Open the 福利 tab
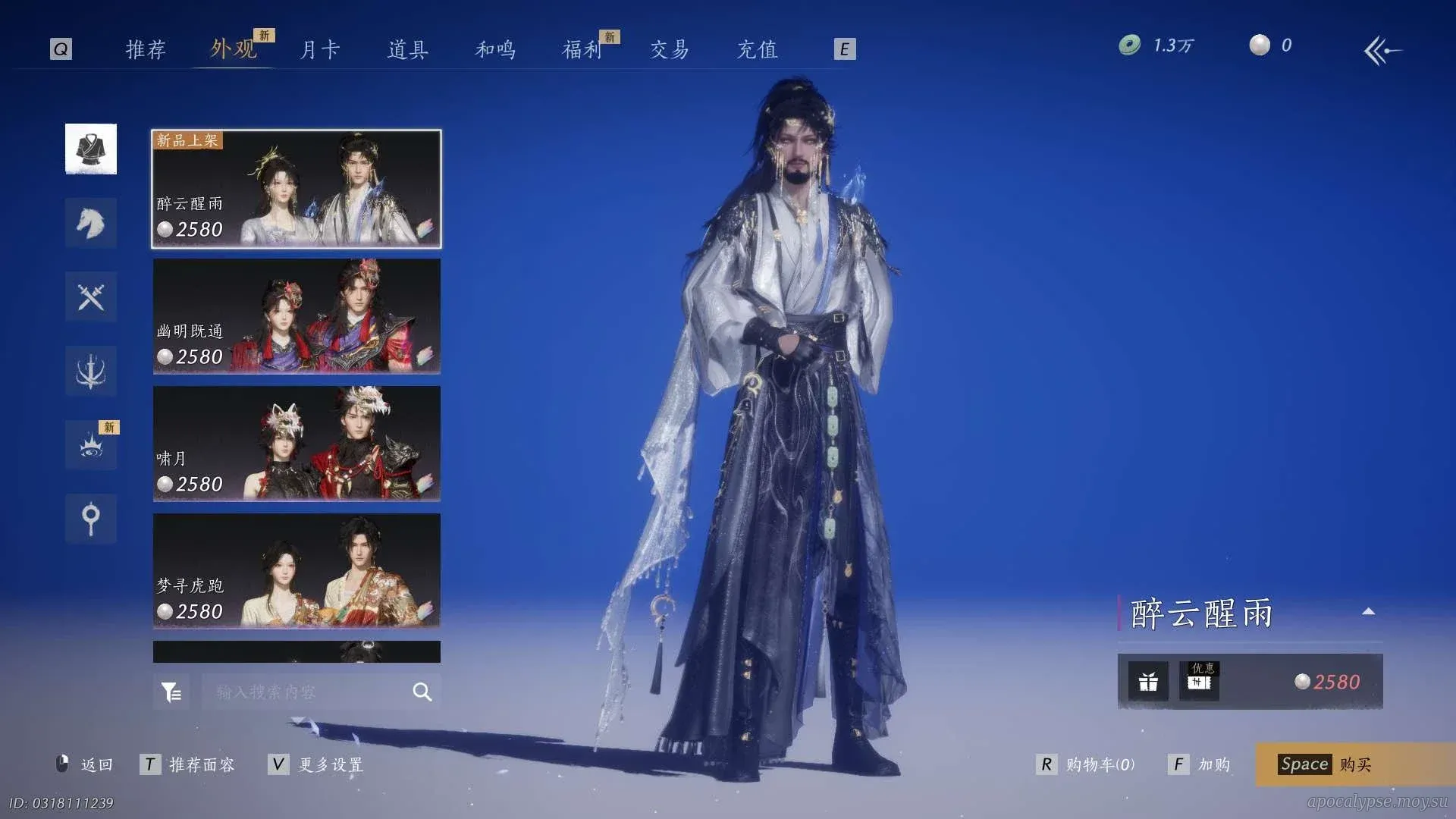This screenshot has height=819, width=1456. (x=582, y=49)
